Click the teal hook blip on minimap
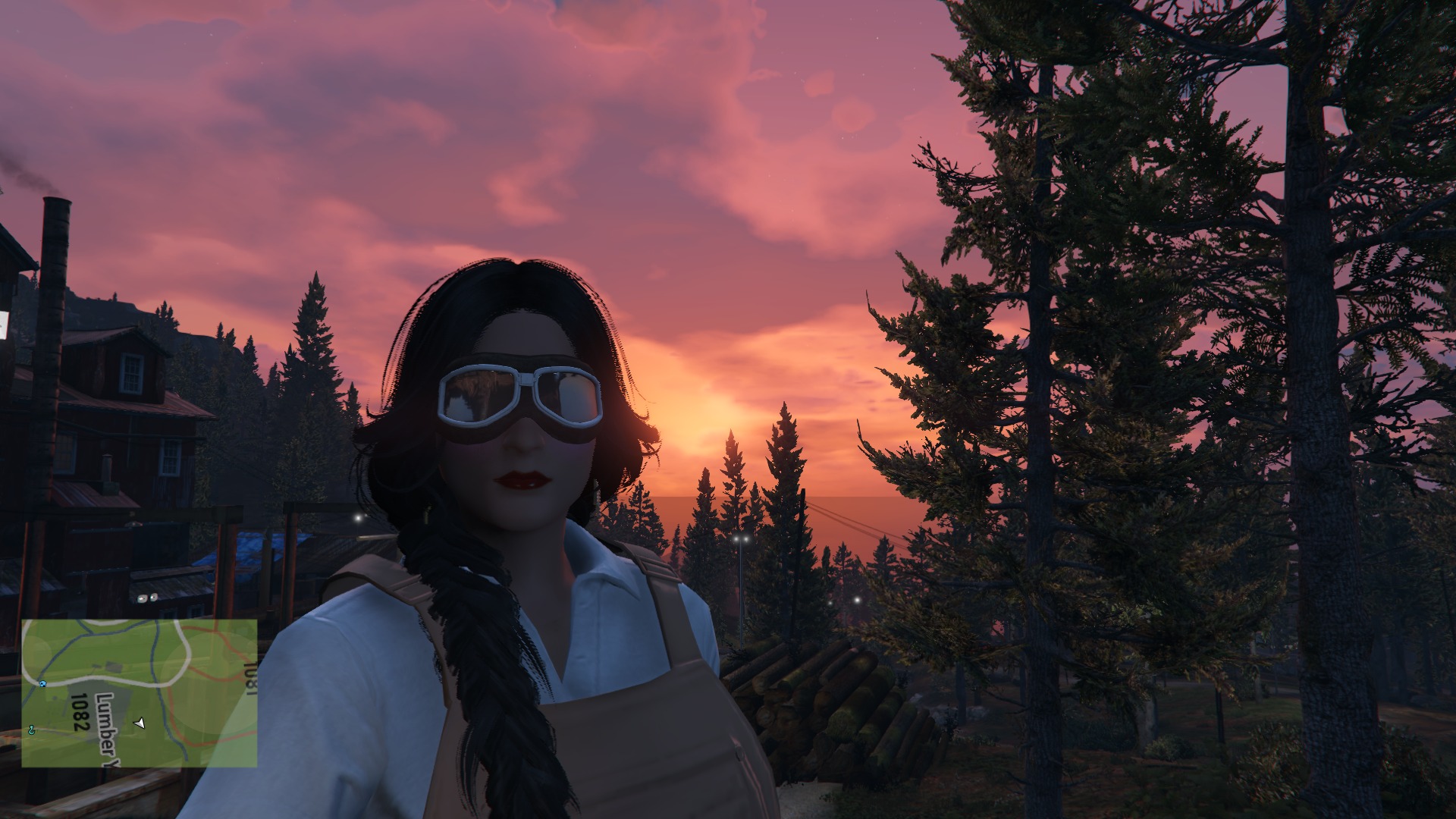Image resolution: width=1456 pixels, height=819 pixels. (x=32, y=730)
